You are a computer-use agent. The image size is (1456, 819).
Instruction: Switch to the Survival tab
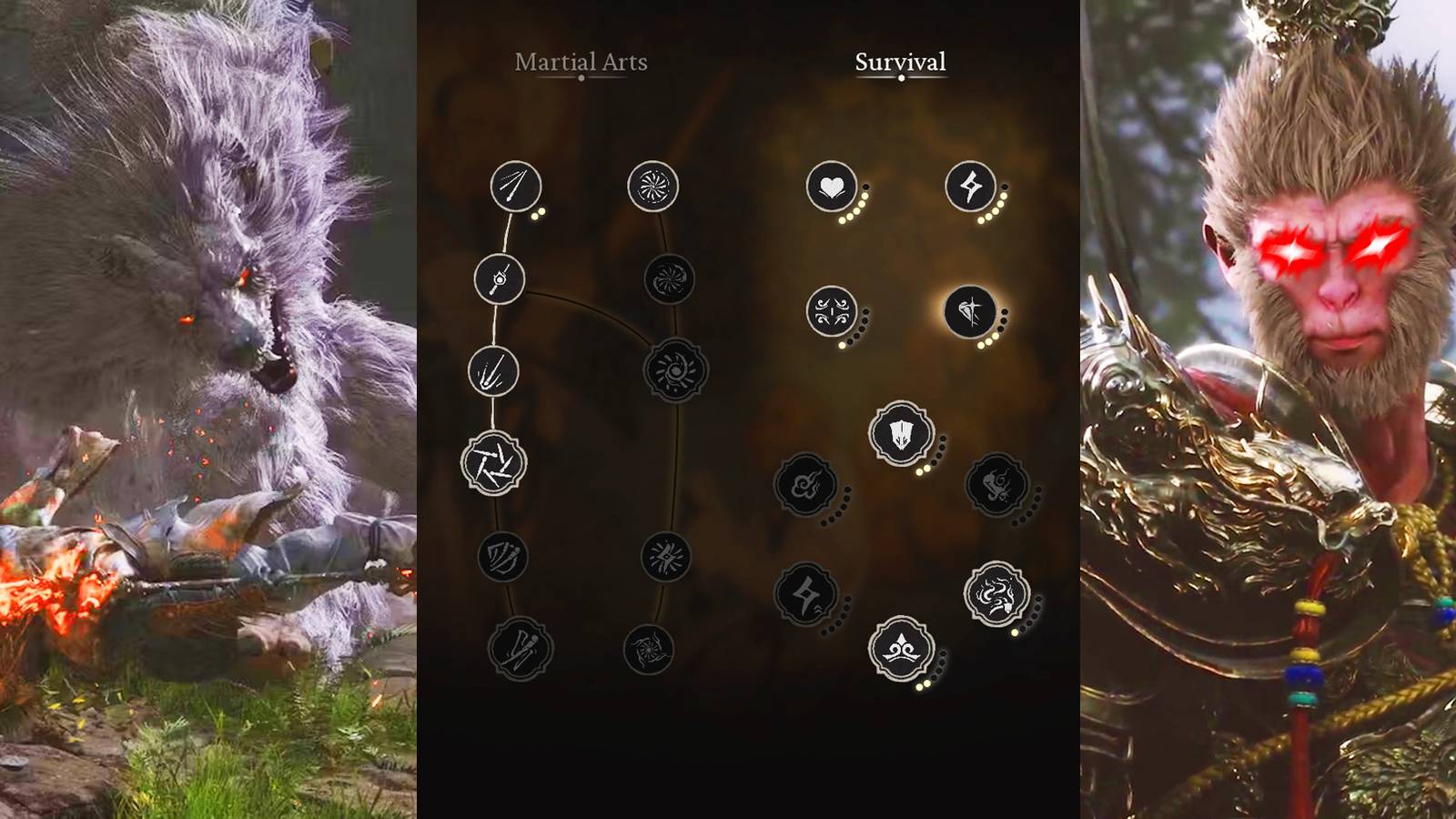pos(899,64)
